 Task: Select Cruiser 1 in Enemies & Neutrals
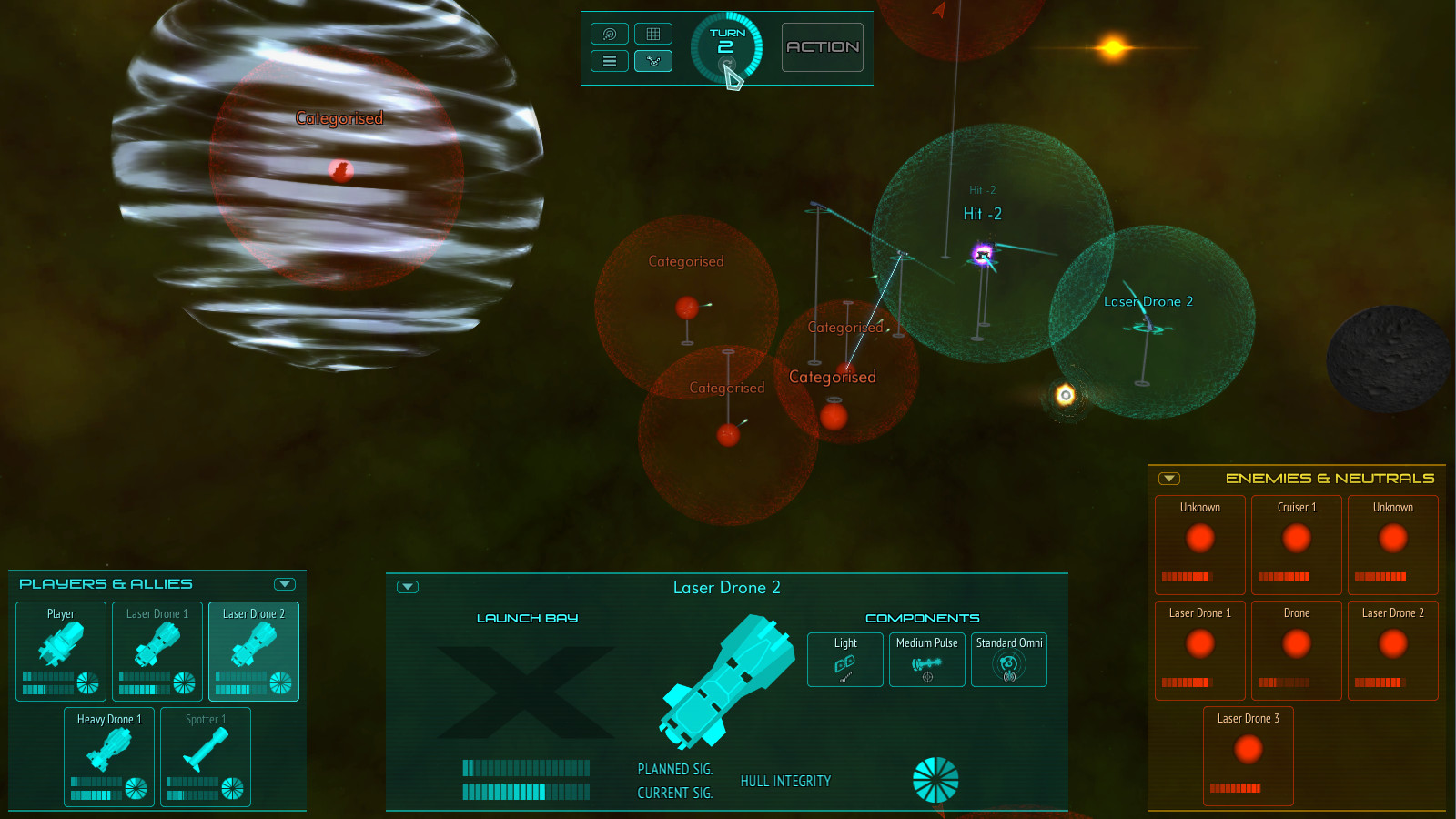coord(1296,544)
